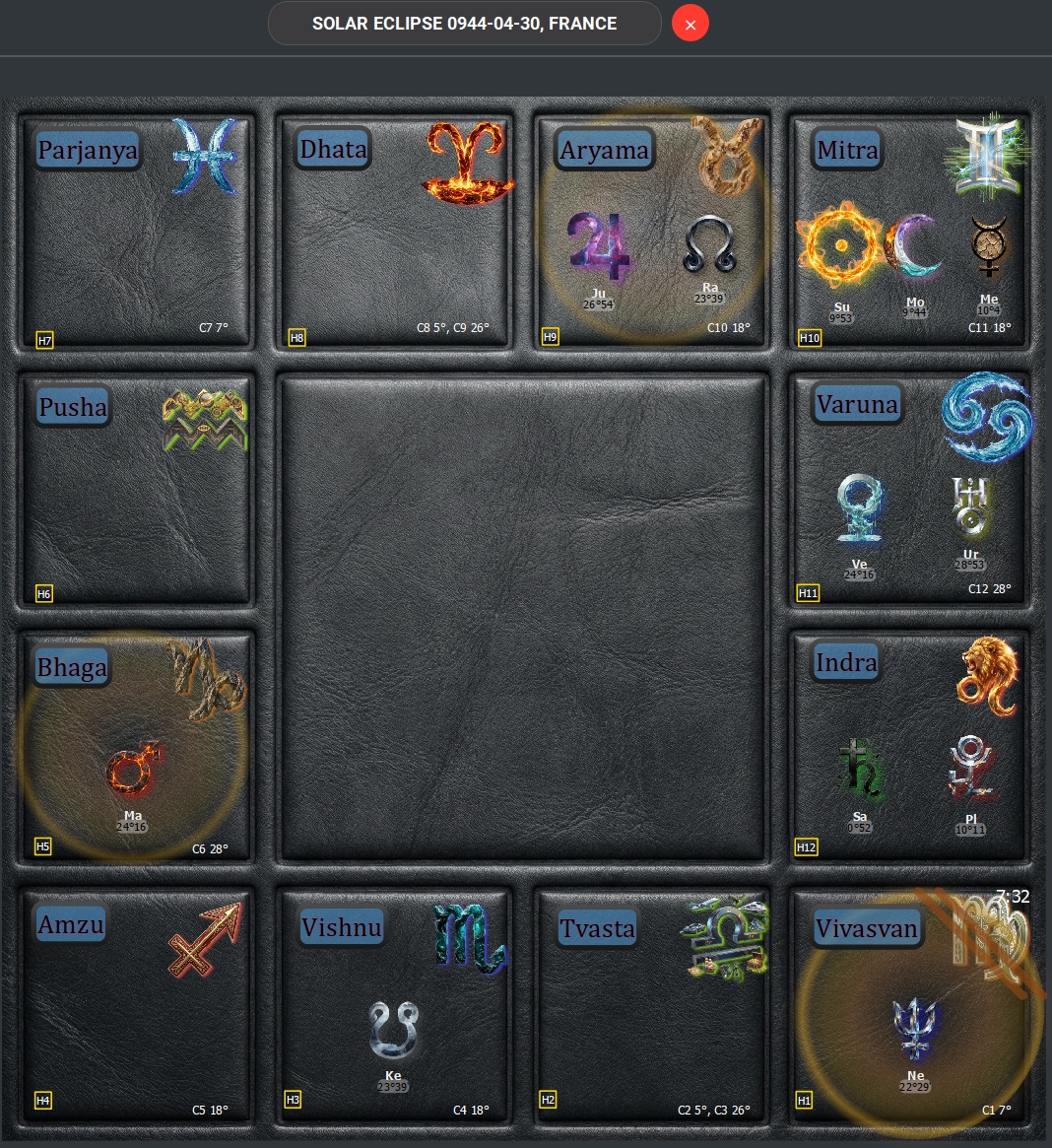Click the Rahu node symbol

click(x=709, y=244)
